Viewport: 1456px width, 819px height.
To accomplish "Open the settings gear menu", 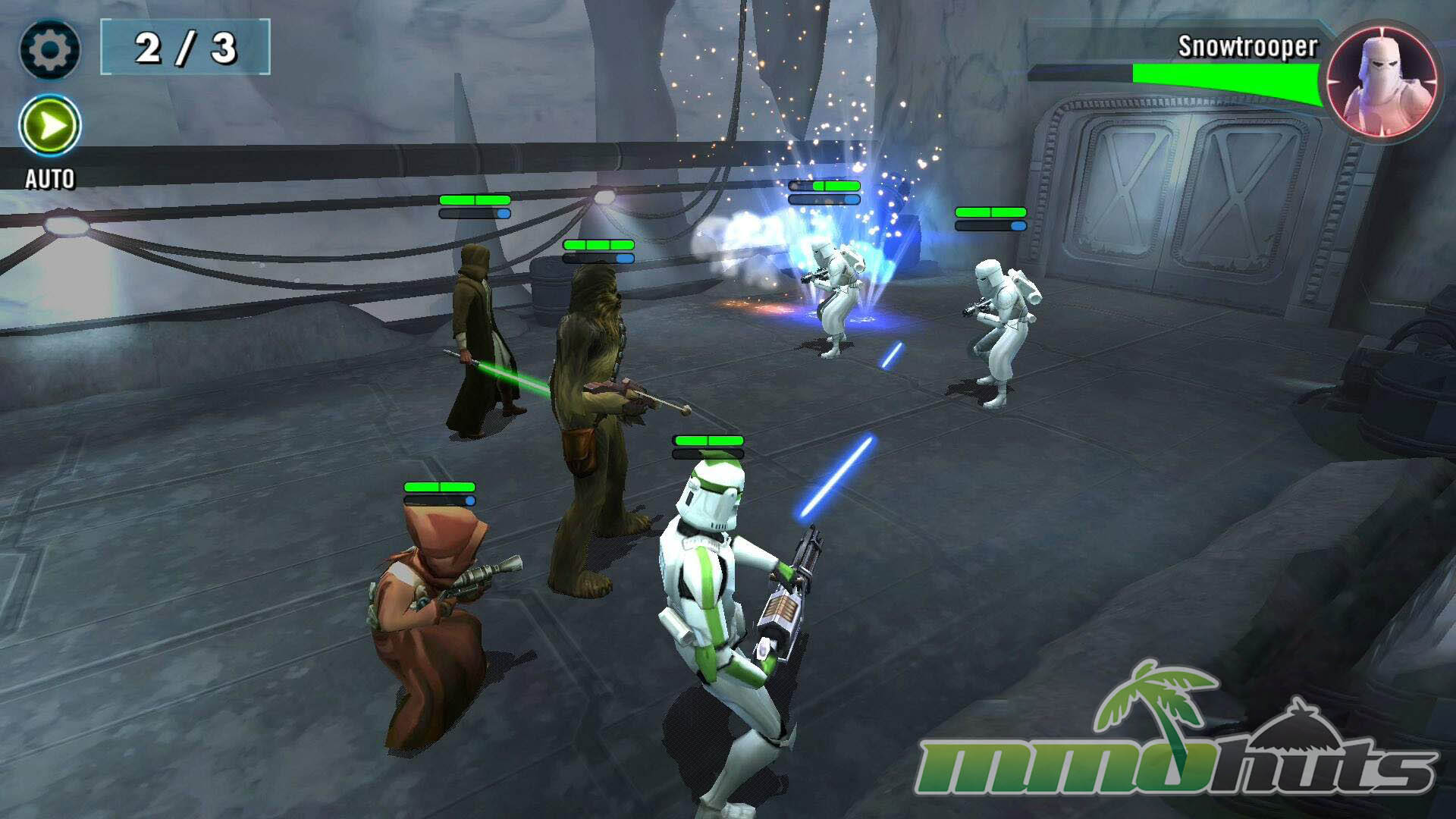I will click(49, 50).
